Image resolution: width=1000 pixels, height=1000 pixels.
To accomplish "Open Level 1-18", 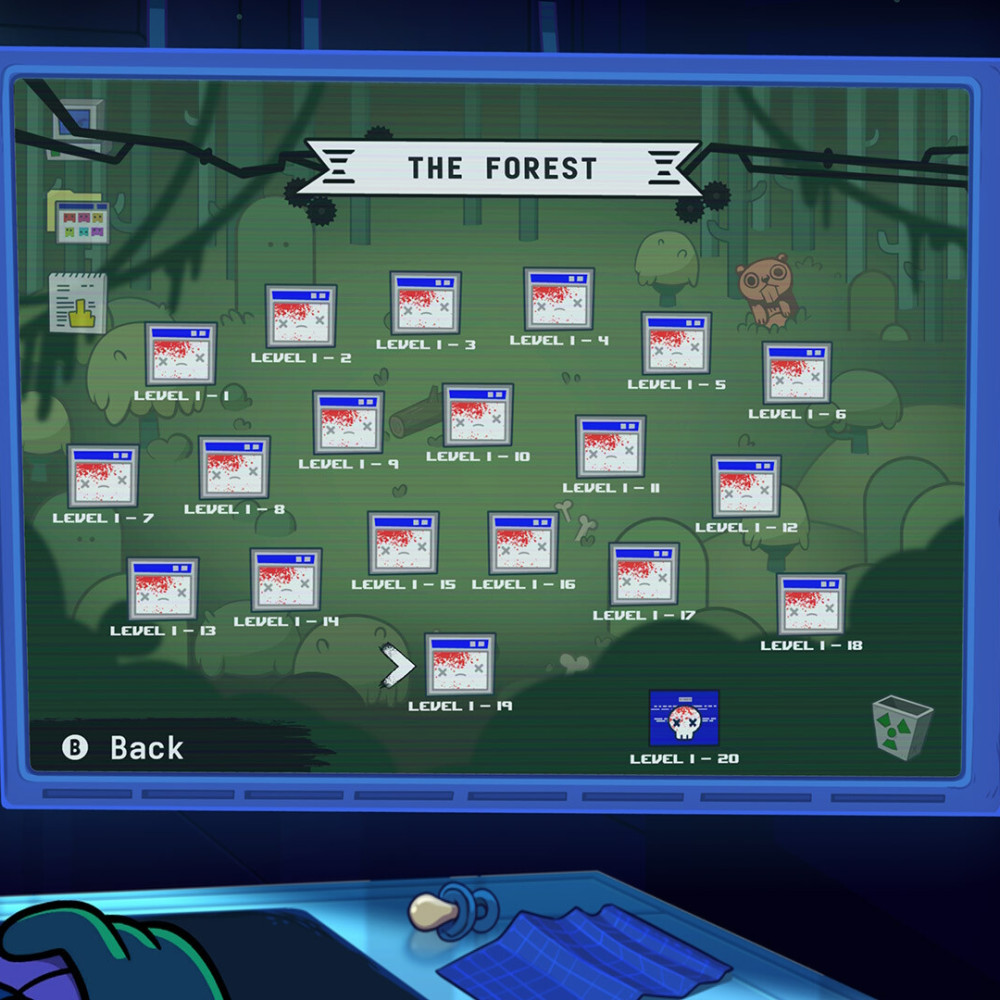I will pos(811,604).
